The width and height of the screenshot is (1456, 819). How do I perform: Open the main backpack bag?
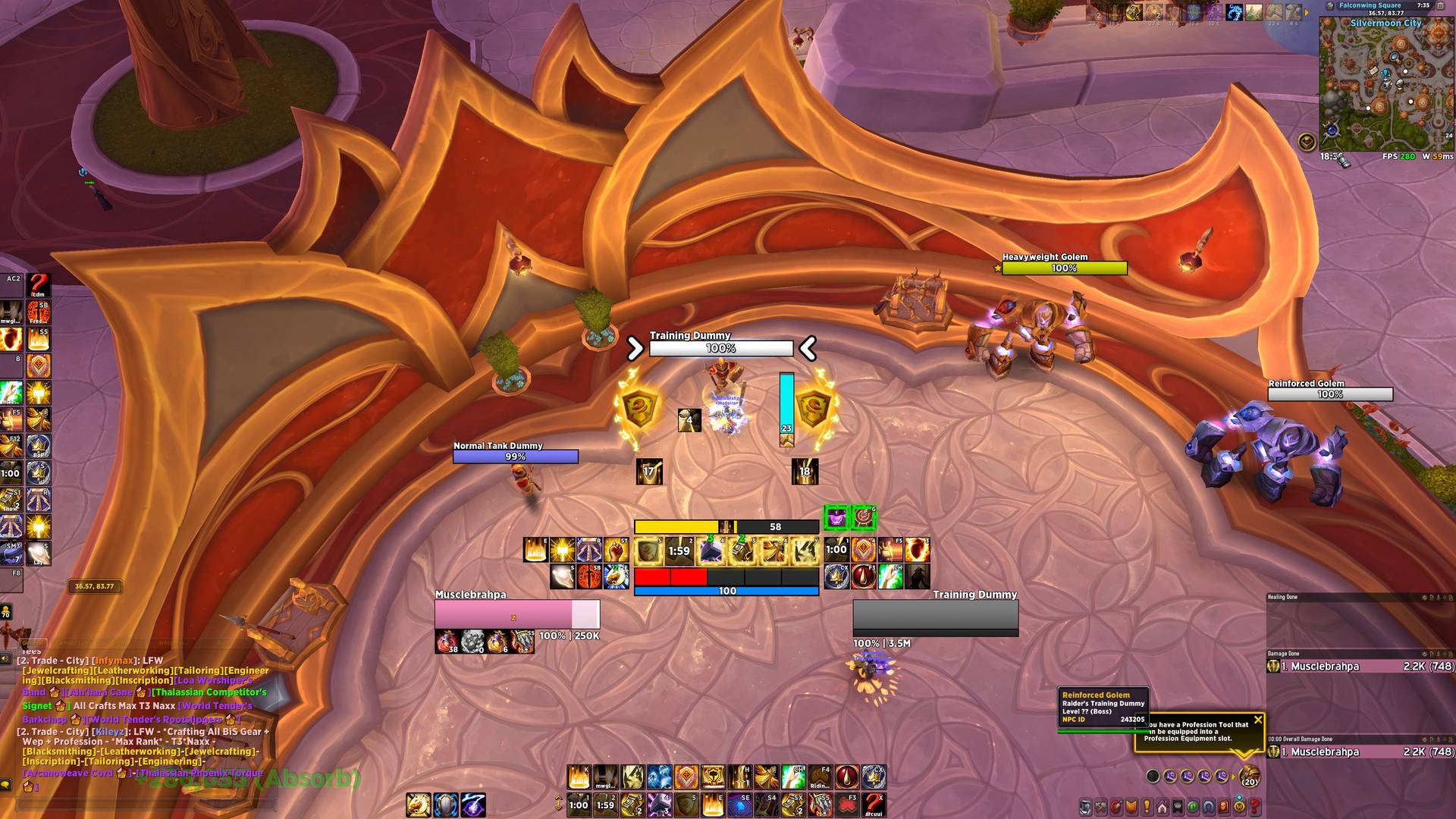click(1248, 777)
